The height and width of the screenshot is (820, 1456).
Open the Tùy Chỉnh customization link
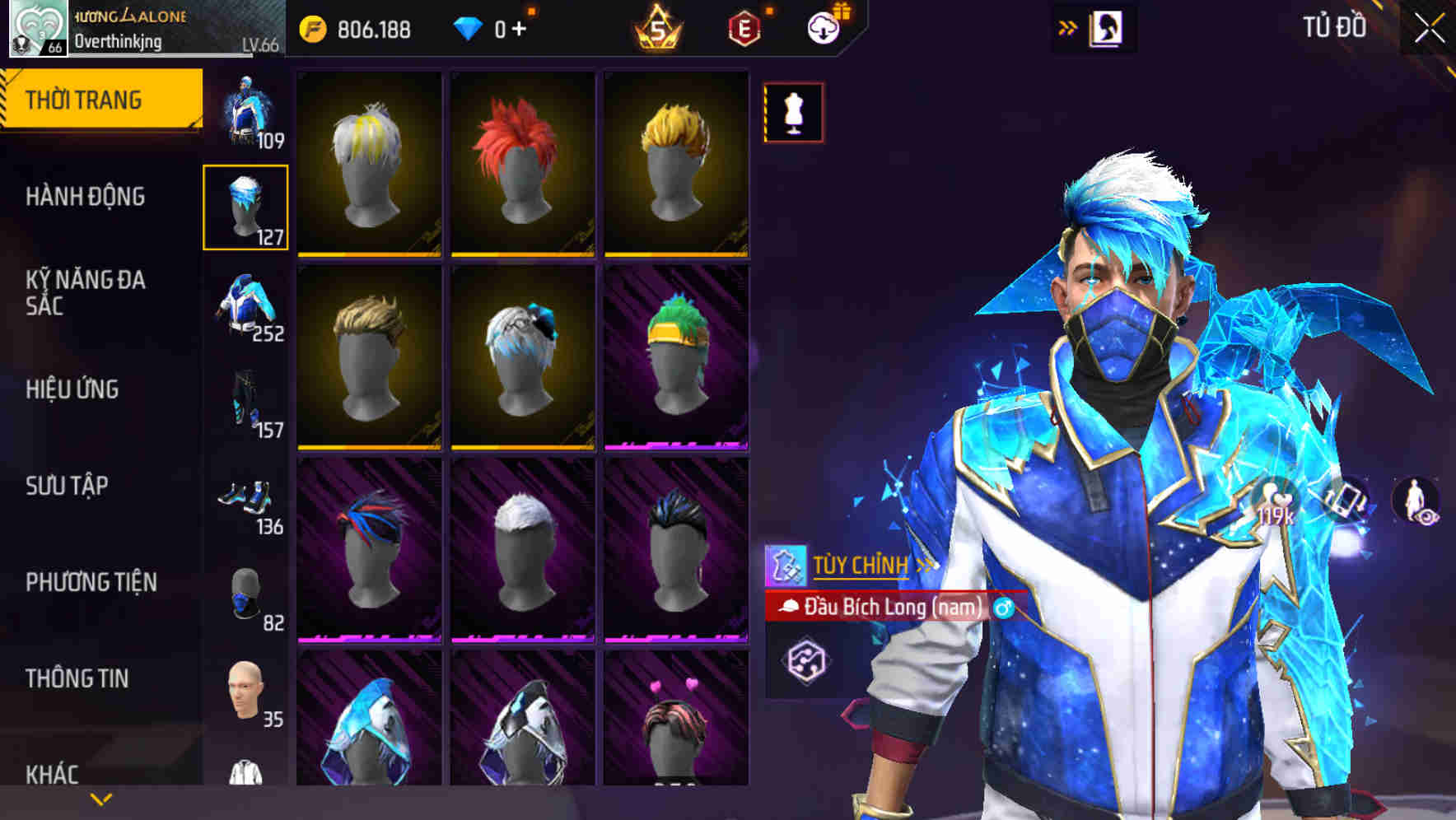point(861,566)
